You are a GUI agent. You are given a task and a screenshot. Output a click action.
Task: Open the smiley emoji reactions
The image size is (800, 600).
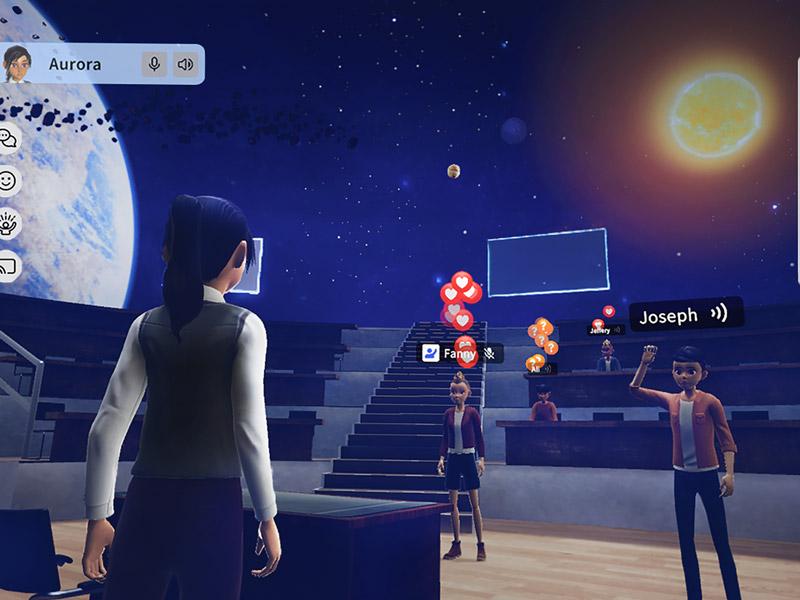coord(8,181)
